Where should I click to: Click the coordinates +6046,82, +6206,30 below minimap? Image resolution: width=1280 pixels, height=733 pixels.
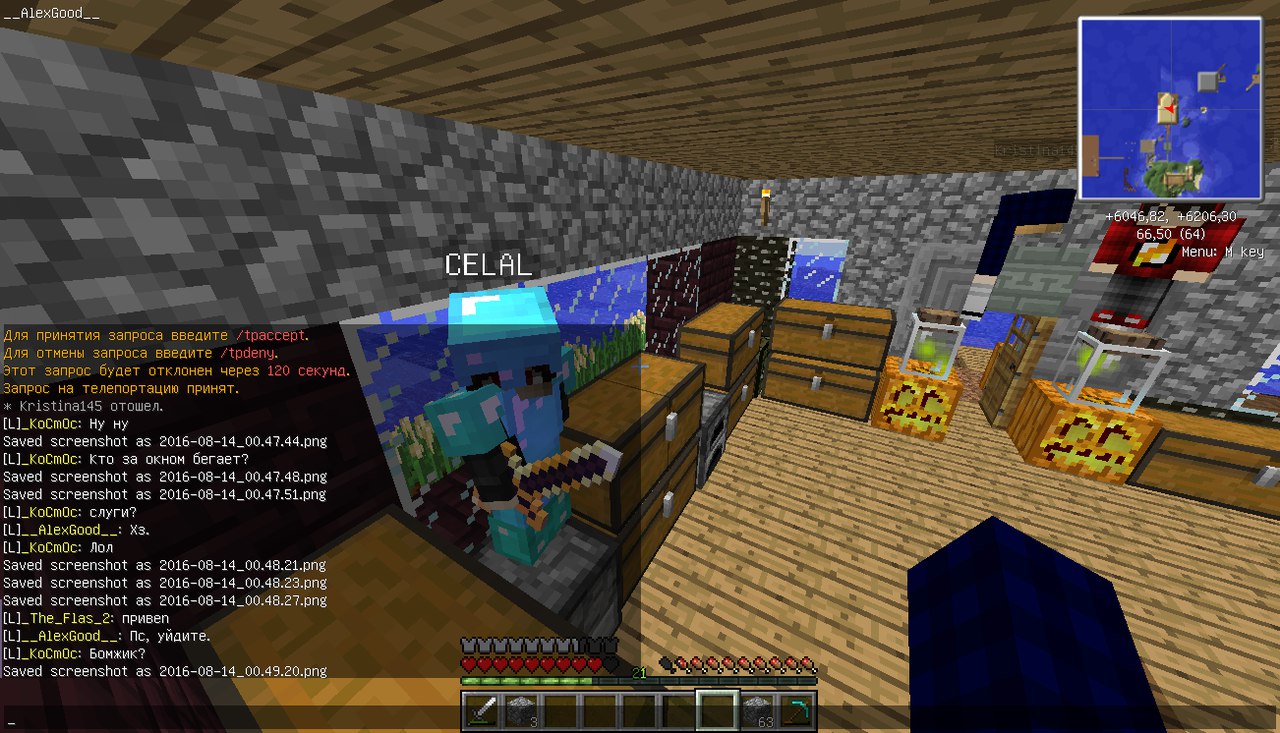click(x=1169, y=216)
